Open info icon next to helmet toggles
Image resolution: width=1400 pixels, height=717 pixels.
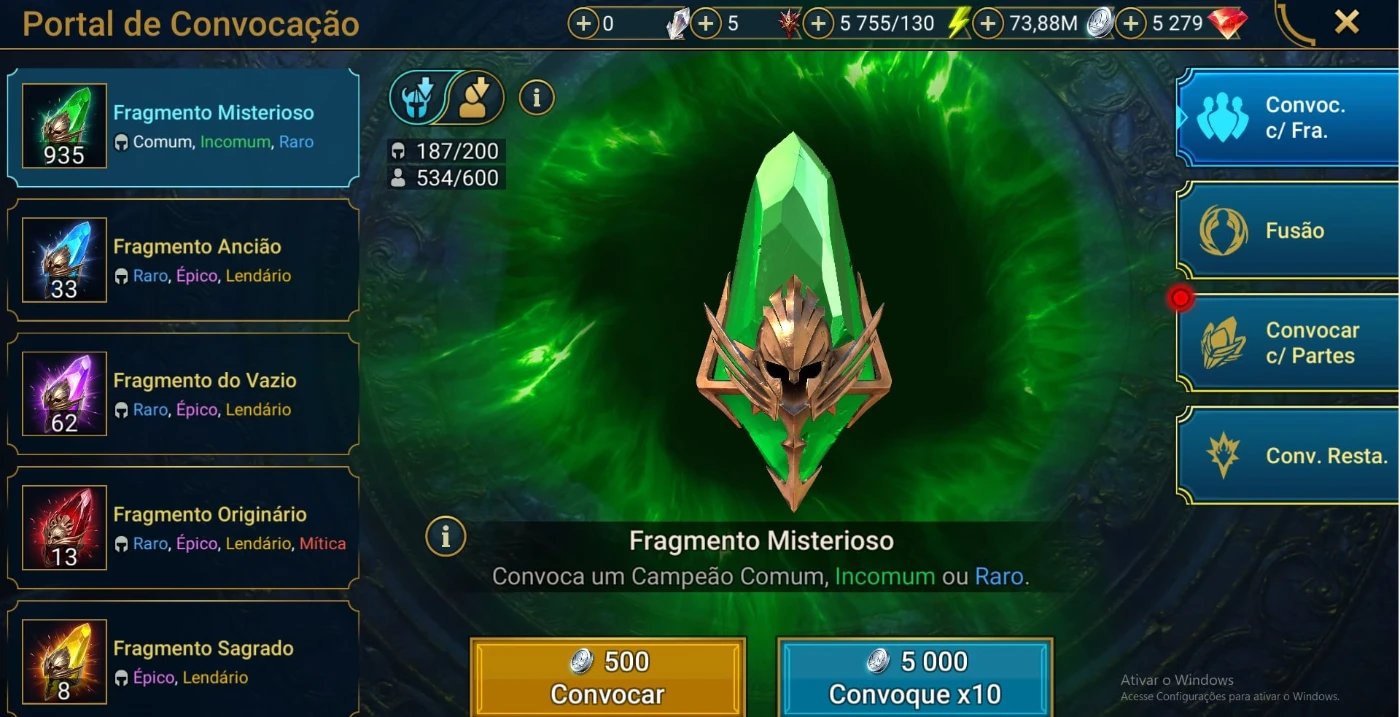(x=537, y=97)
